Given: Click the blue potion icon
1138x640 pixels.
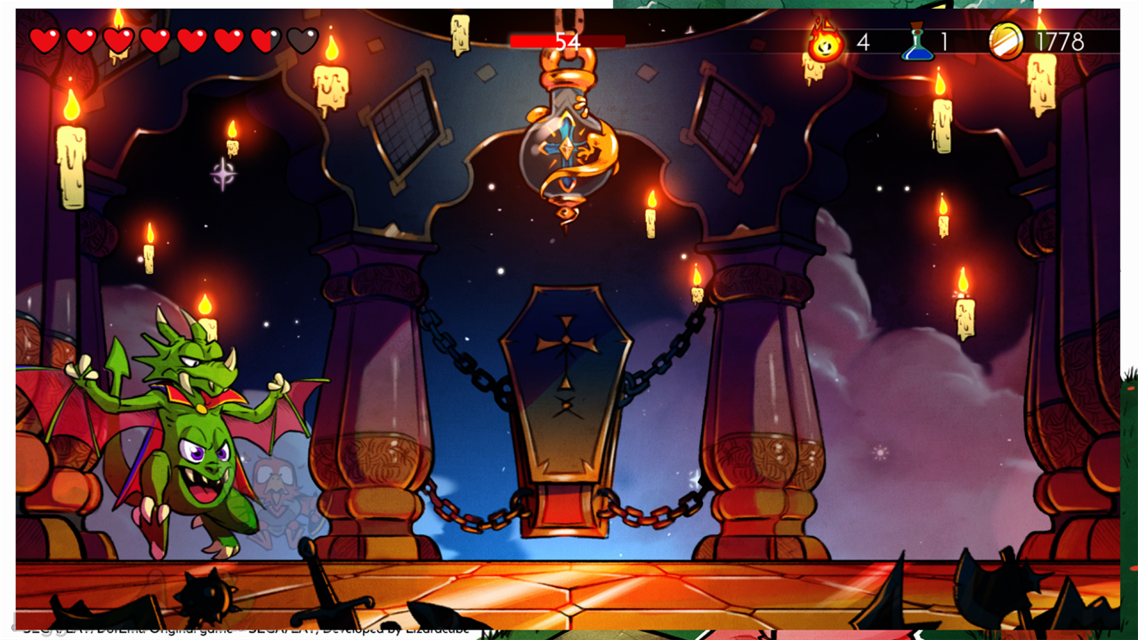Looking at the screenshot, I should click(917, 43).
